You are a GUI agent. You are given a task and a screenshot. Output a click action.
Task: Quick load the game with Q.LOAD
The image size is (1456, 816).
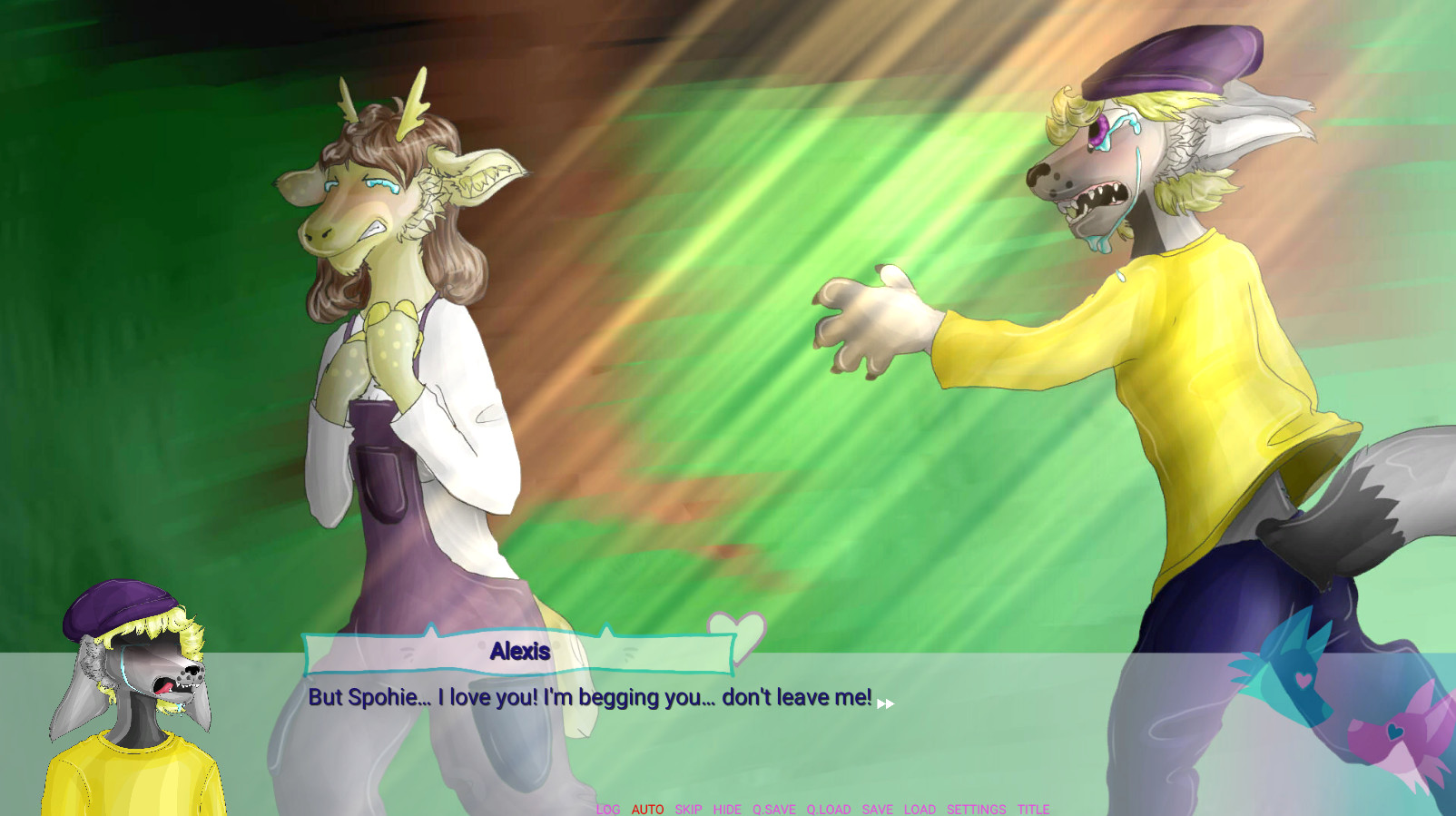point(828,809)
